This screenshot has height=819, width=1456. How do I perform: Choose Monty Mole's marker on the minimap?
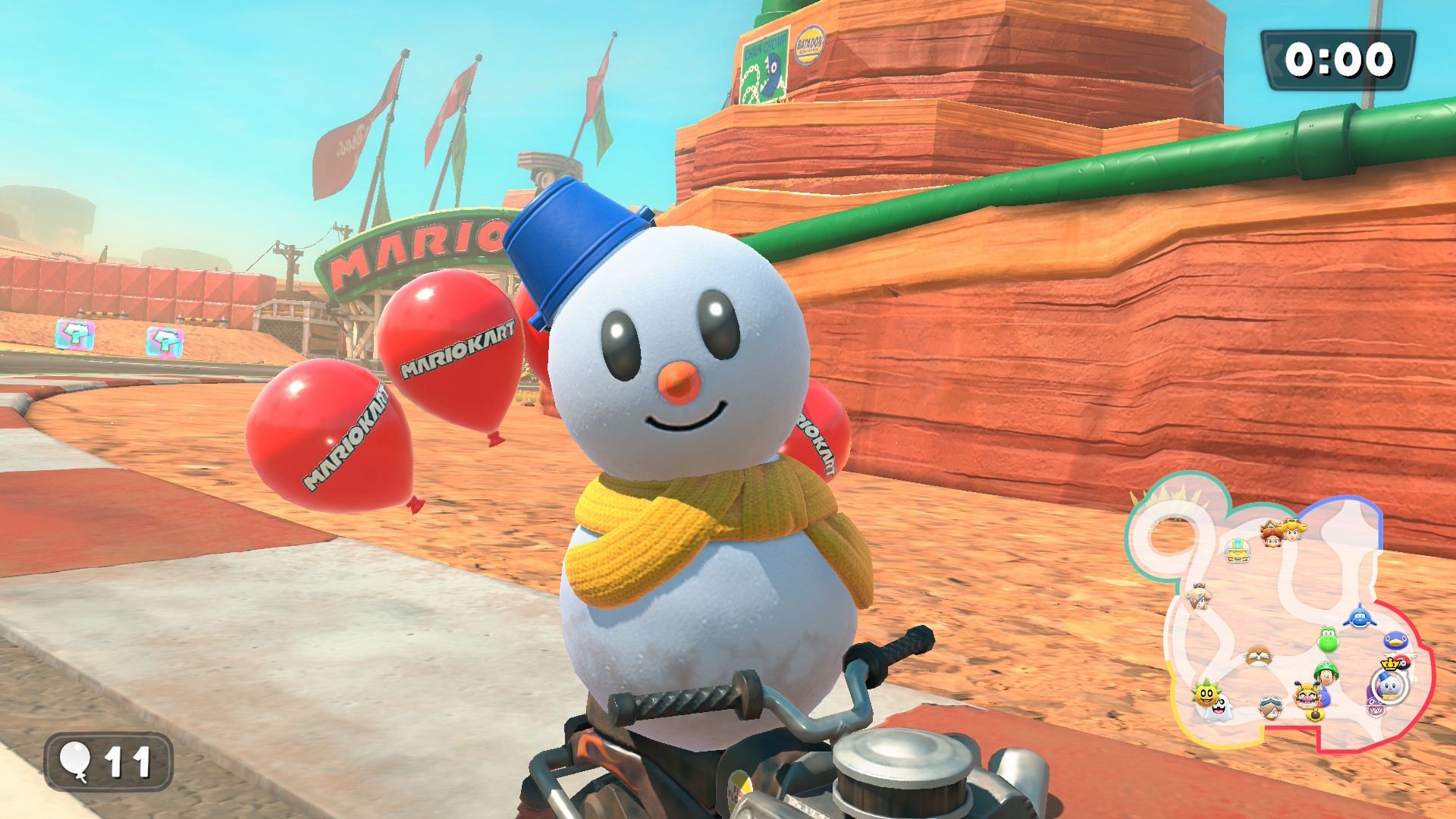point(1259,655)
